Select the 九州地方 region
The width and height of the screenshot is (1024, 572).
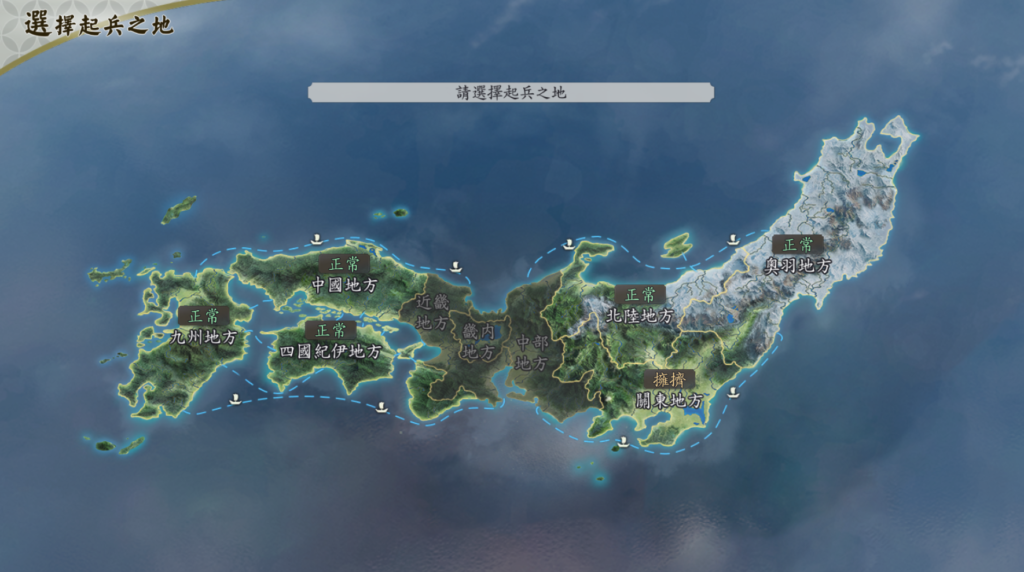(204, 337)
